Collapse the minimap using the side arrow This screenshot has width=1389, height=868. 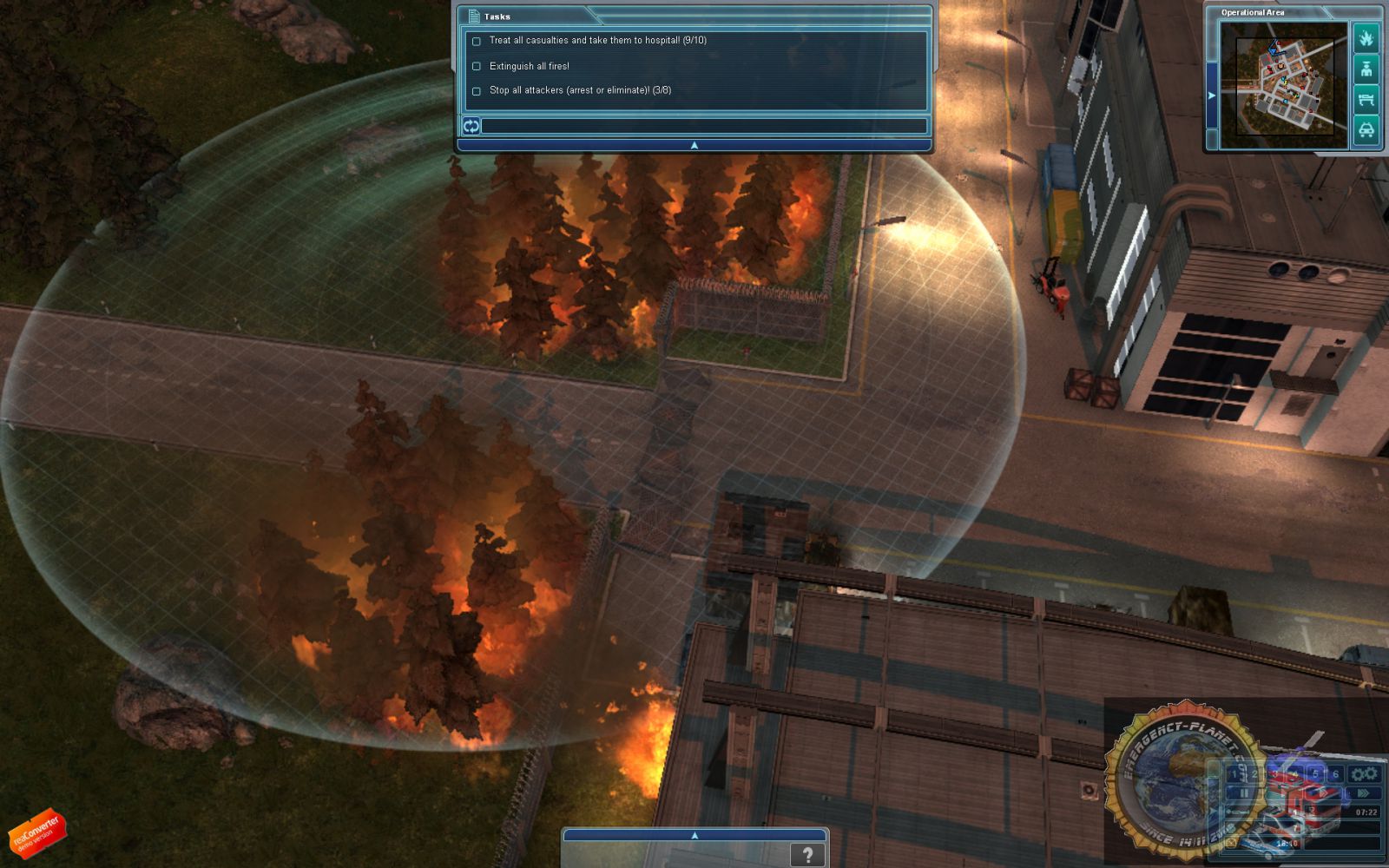[x=1212, y=95]
